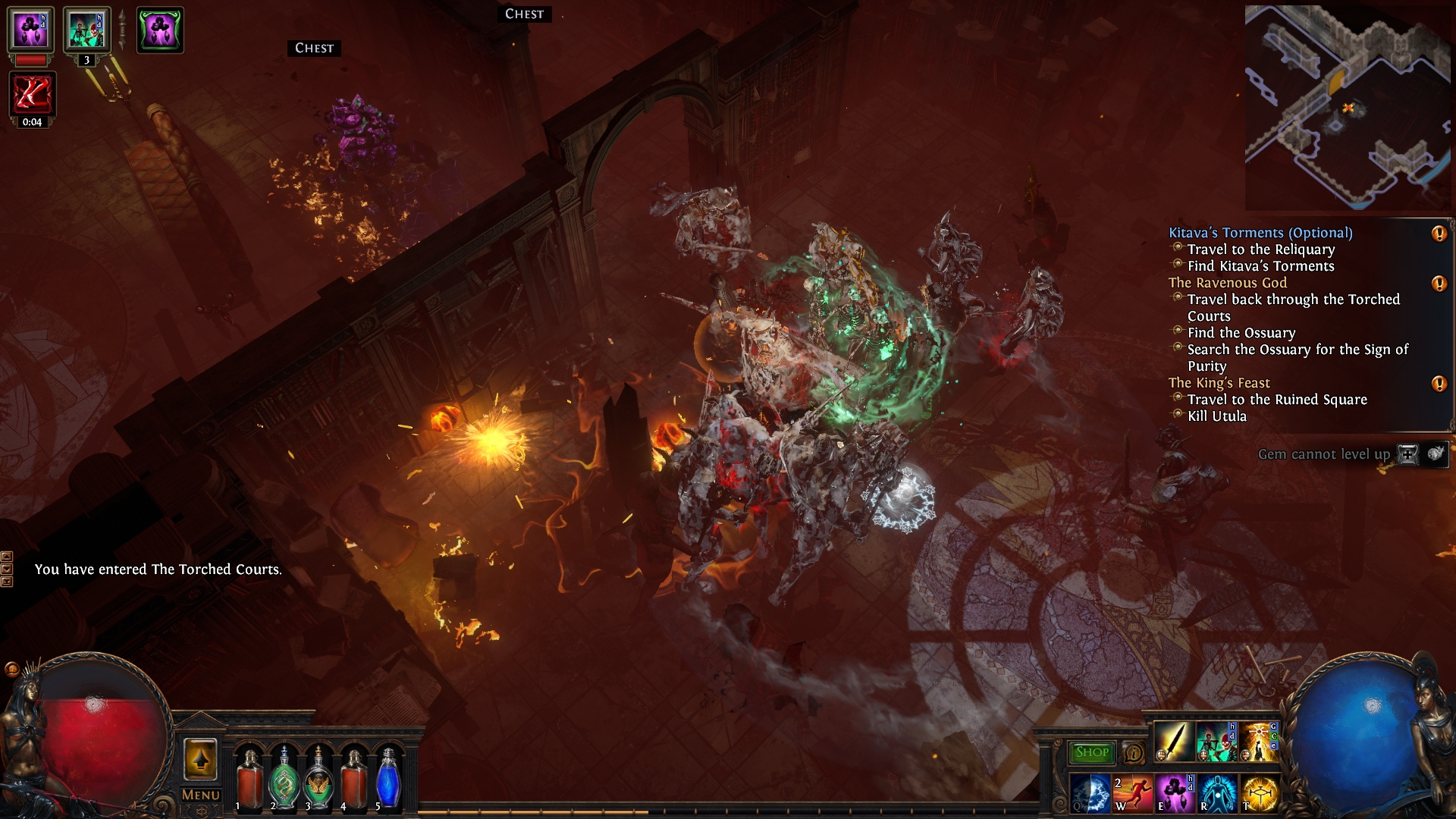The image size is (1456, 819).
Task: Select the summon skeletons skill in the skill bar
Action: pyautogui.click(x=1216, y=741)
